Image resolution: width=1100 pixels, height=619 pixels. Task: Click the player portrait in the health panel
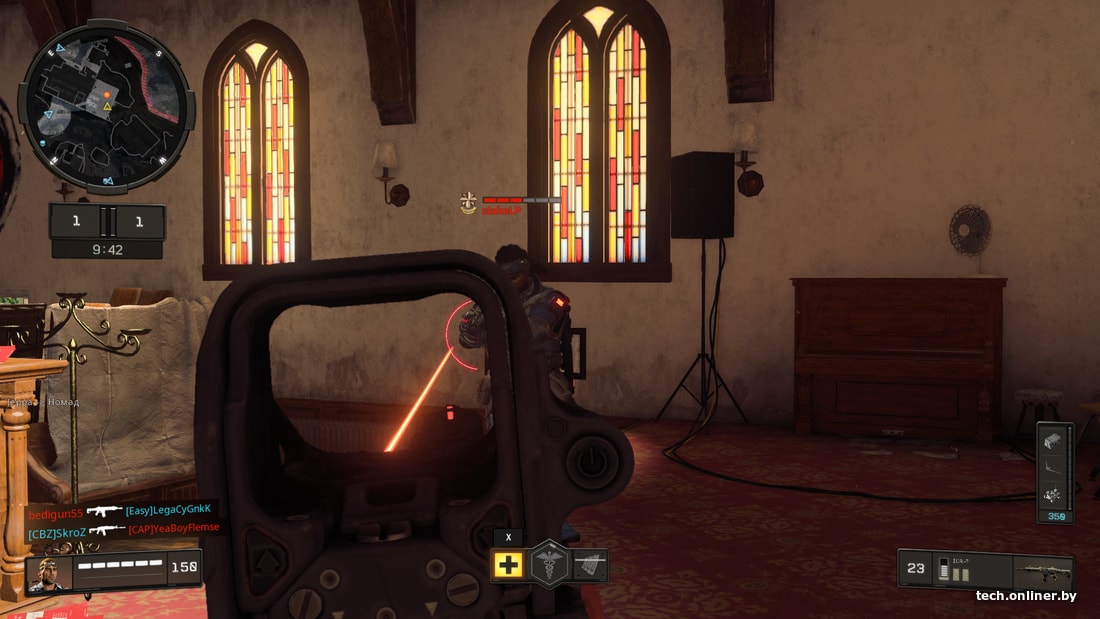[47, 572]
